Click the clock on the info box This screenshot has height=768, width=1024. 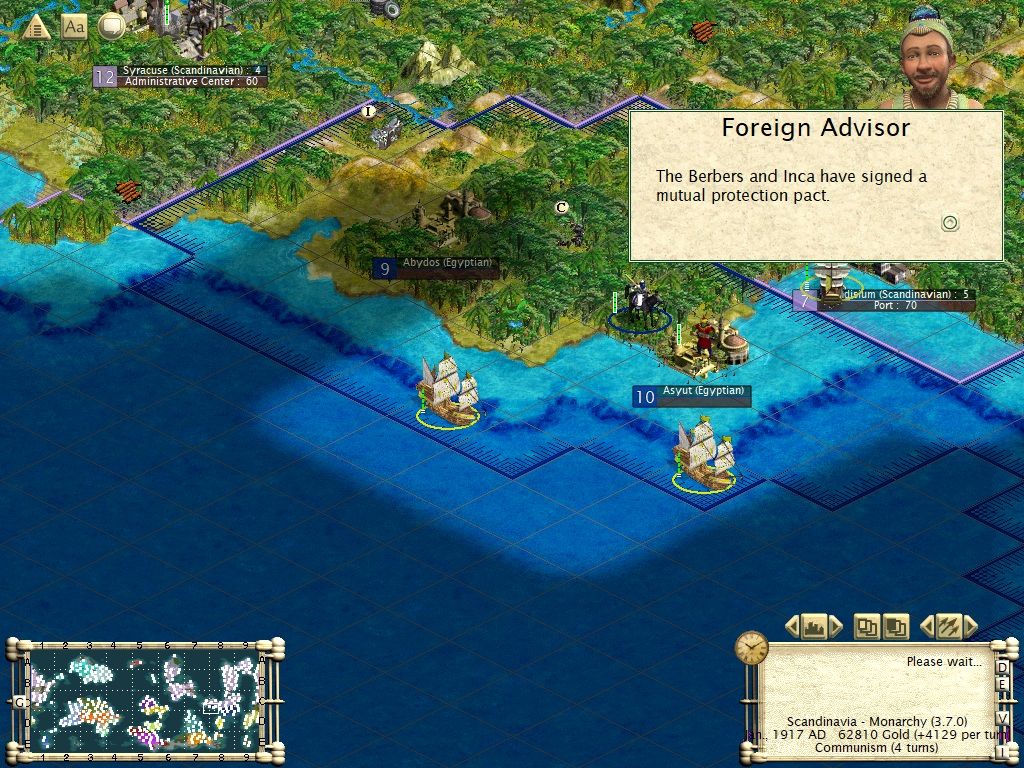(x=751, y=648)
